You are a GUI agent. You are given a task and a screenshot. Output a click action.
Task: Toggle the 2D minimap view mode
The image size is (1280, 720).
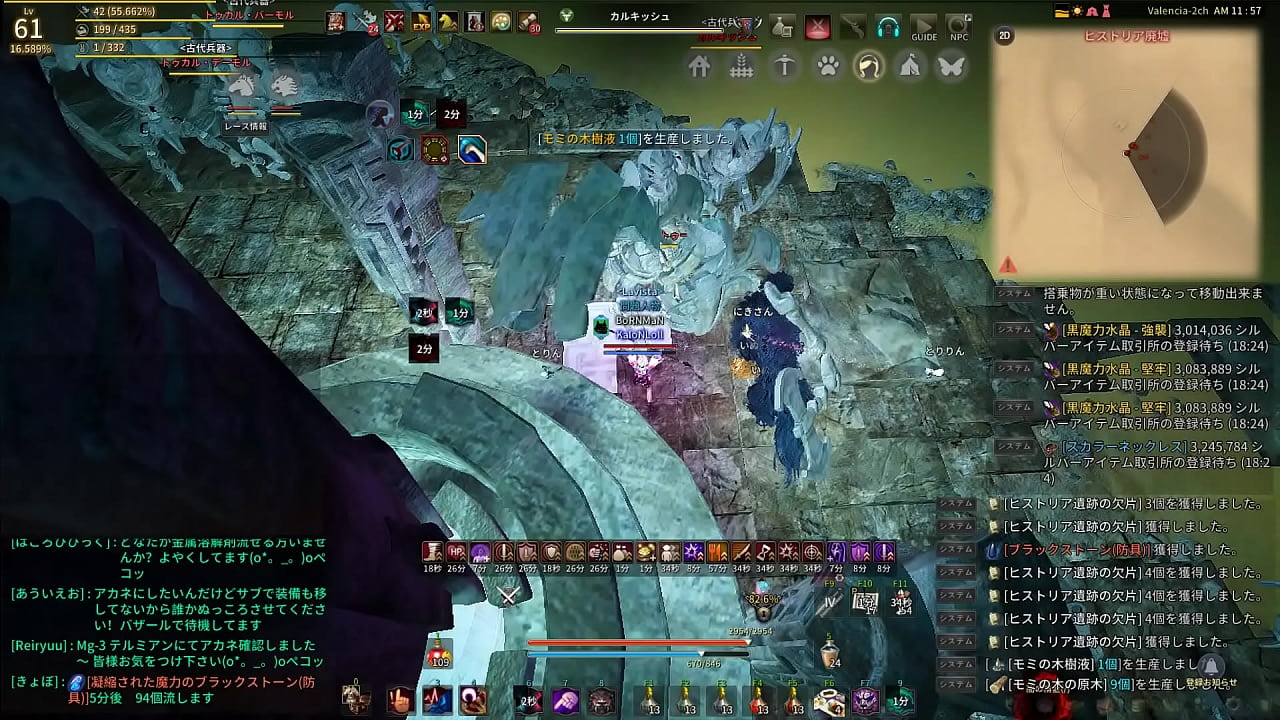1004,36
